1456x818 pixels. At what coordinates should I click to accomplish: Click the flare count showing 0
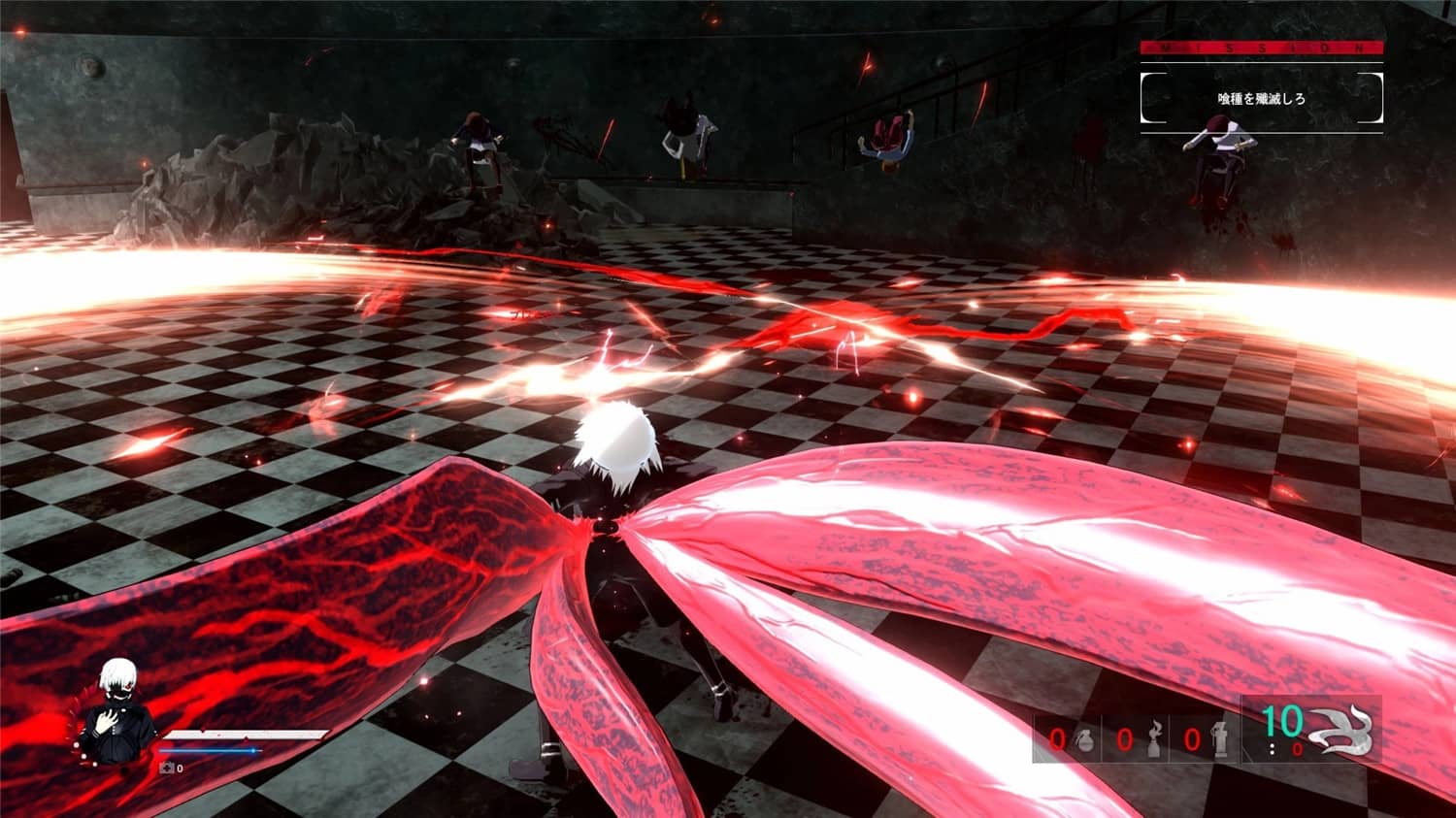pyautogui.click(x=1125, y=738)
